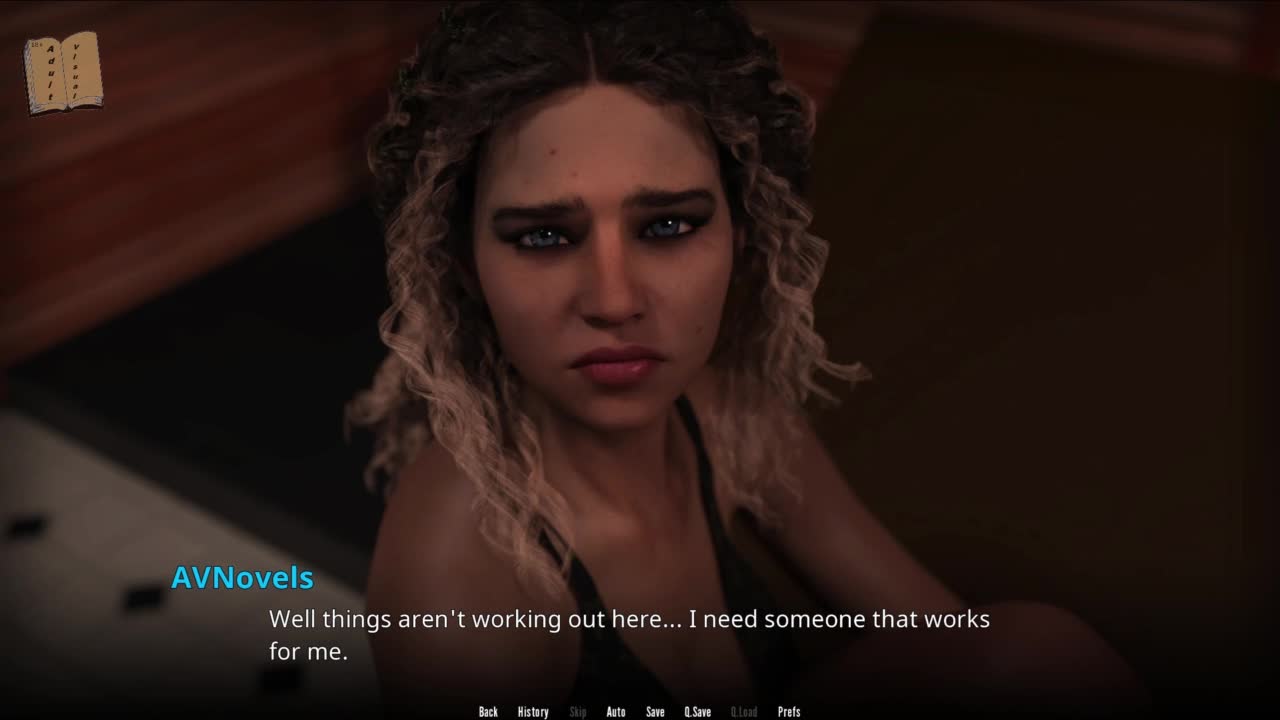
Task: Go Back to the previous dialogue line
Action: coord(488,712)
